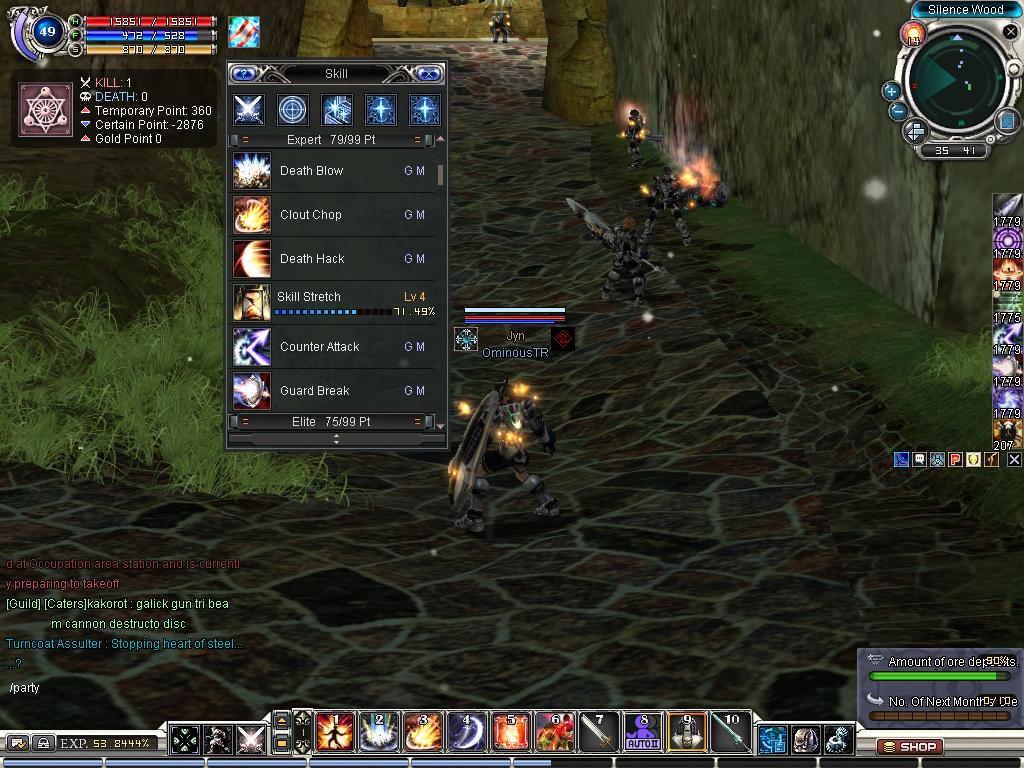The width and height of the screenshot is (1024, 768).
Task: Use the sword in hotbar slot 7
Action: pyautogui.click(x=599, y=732)
